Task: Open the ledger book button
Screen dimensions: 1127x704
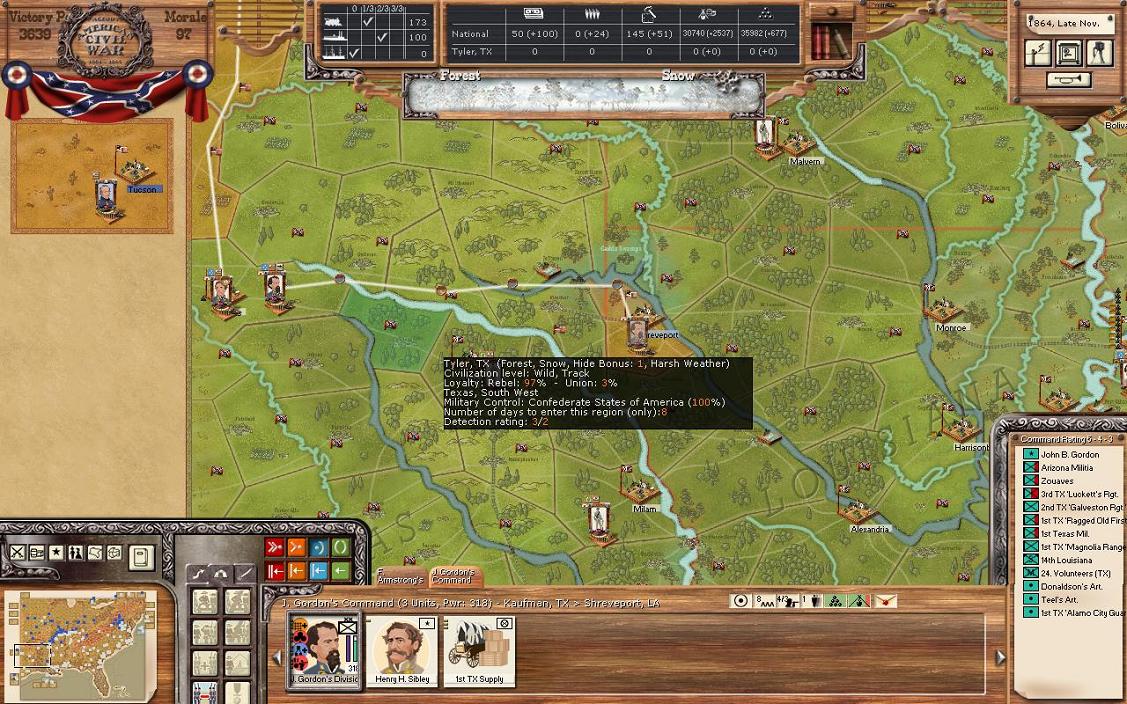Action: [141, 555]
